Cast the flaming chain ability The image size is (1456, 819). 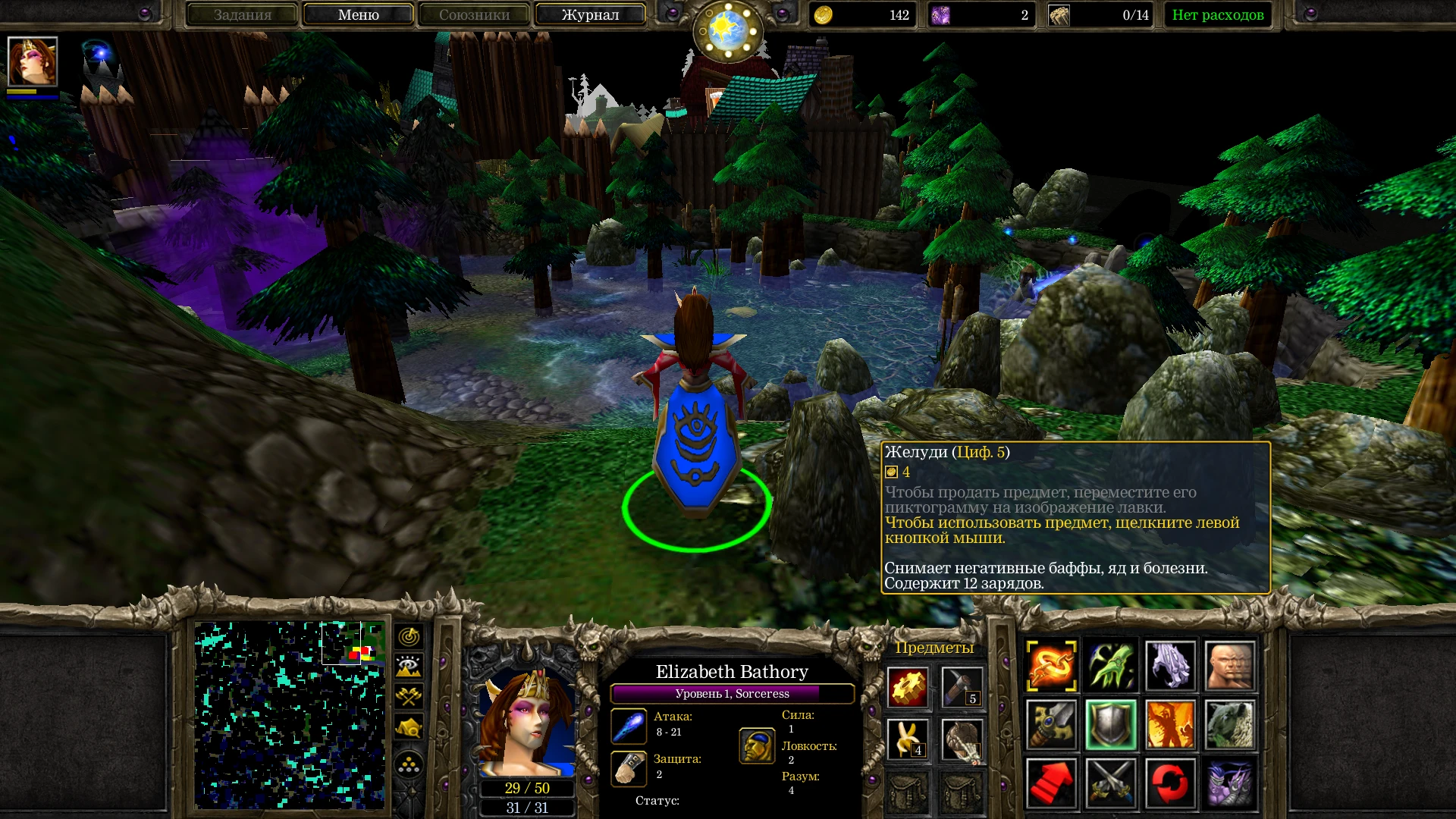[1051, 665]
